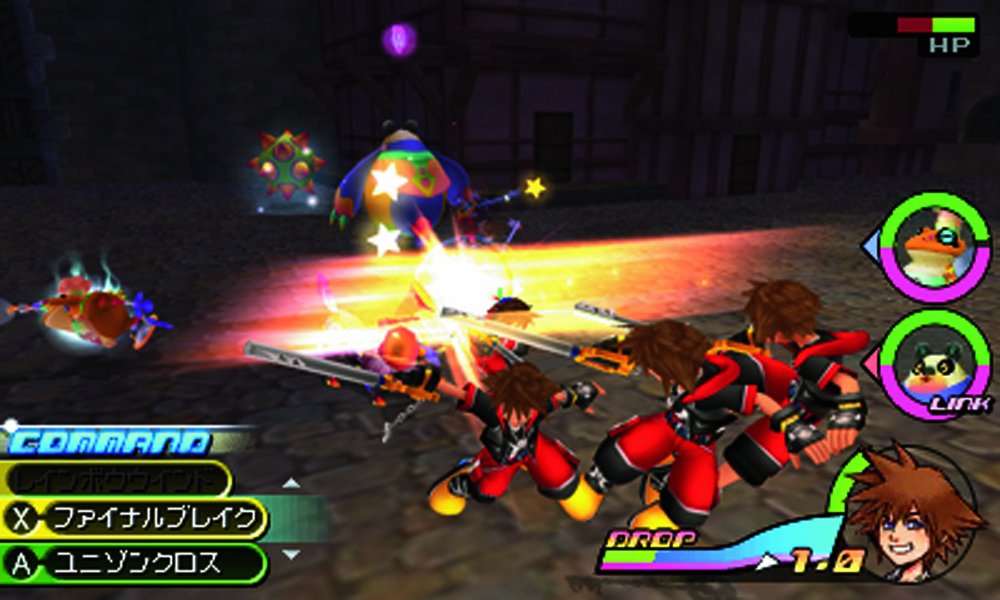Click the command deck down arrow
This screenshot has width=1000, height=600.
tap(290, 553)
